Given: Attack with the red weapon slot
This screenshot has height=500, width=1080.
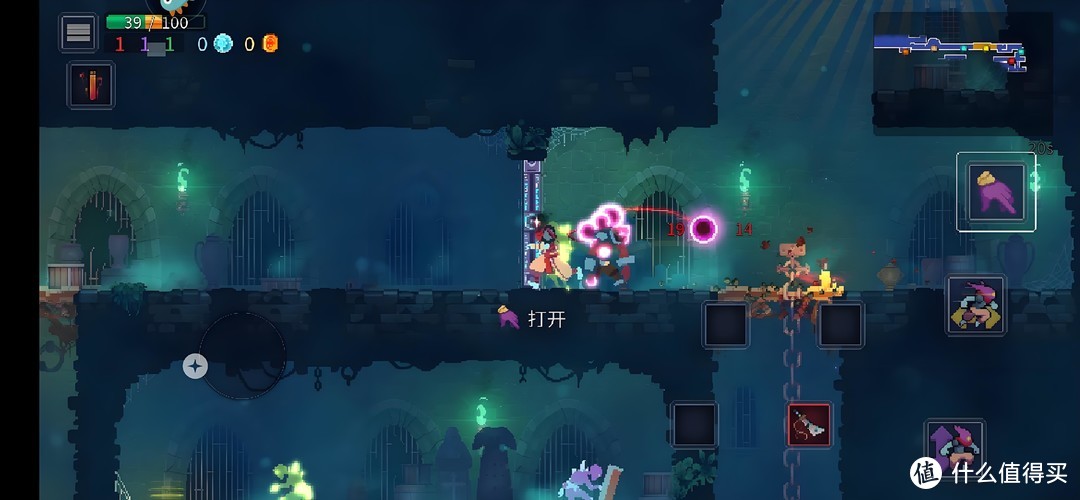Looking at the screenshot, I should point(809,424).
